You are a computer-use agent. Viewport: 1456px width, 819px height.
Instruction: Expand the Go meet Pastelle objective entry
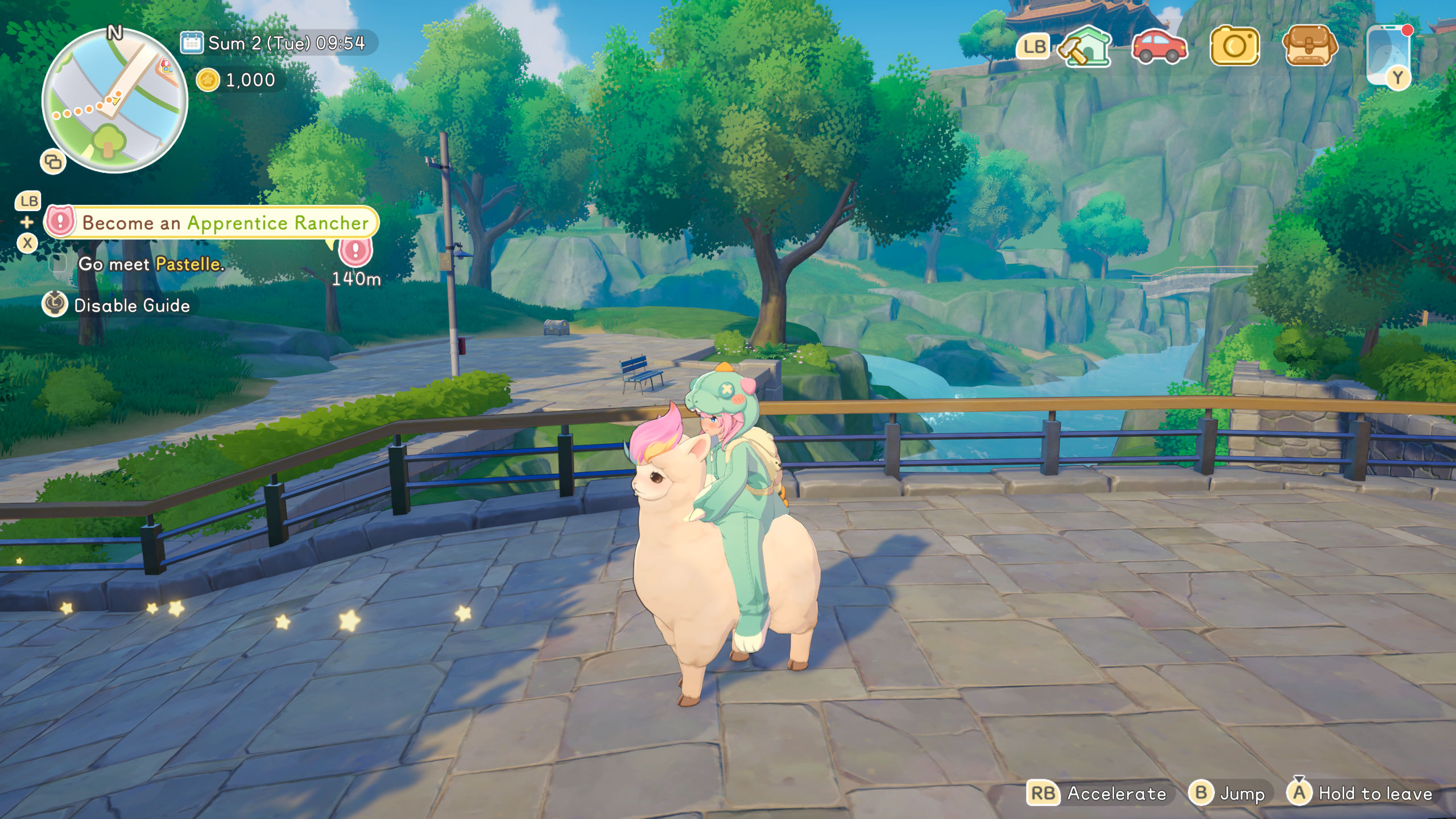[x=152, y=265]
